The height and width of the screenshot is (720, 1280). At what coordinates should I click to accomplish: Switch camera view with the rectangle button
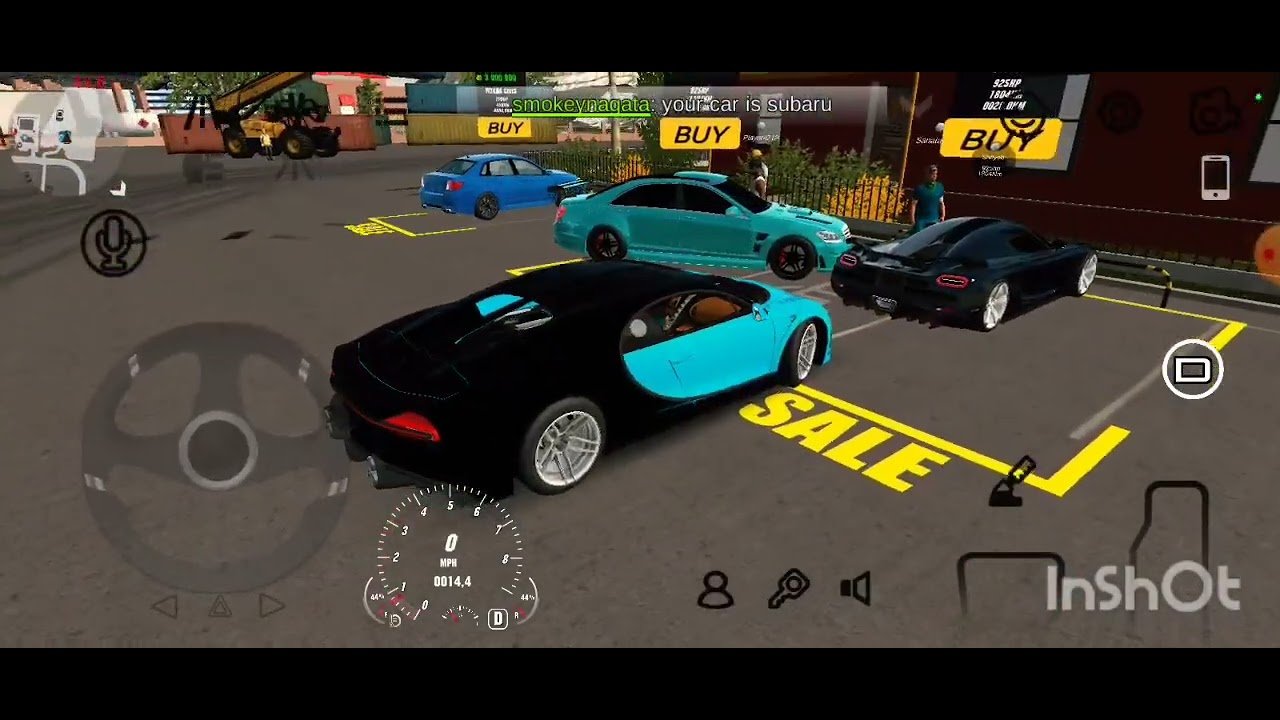click(x=1192, y=370)
